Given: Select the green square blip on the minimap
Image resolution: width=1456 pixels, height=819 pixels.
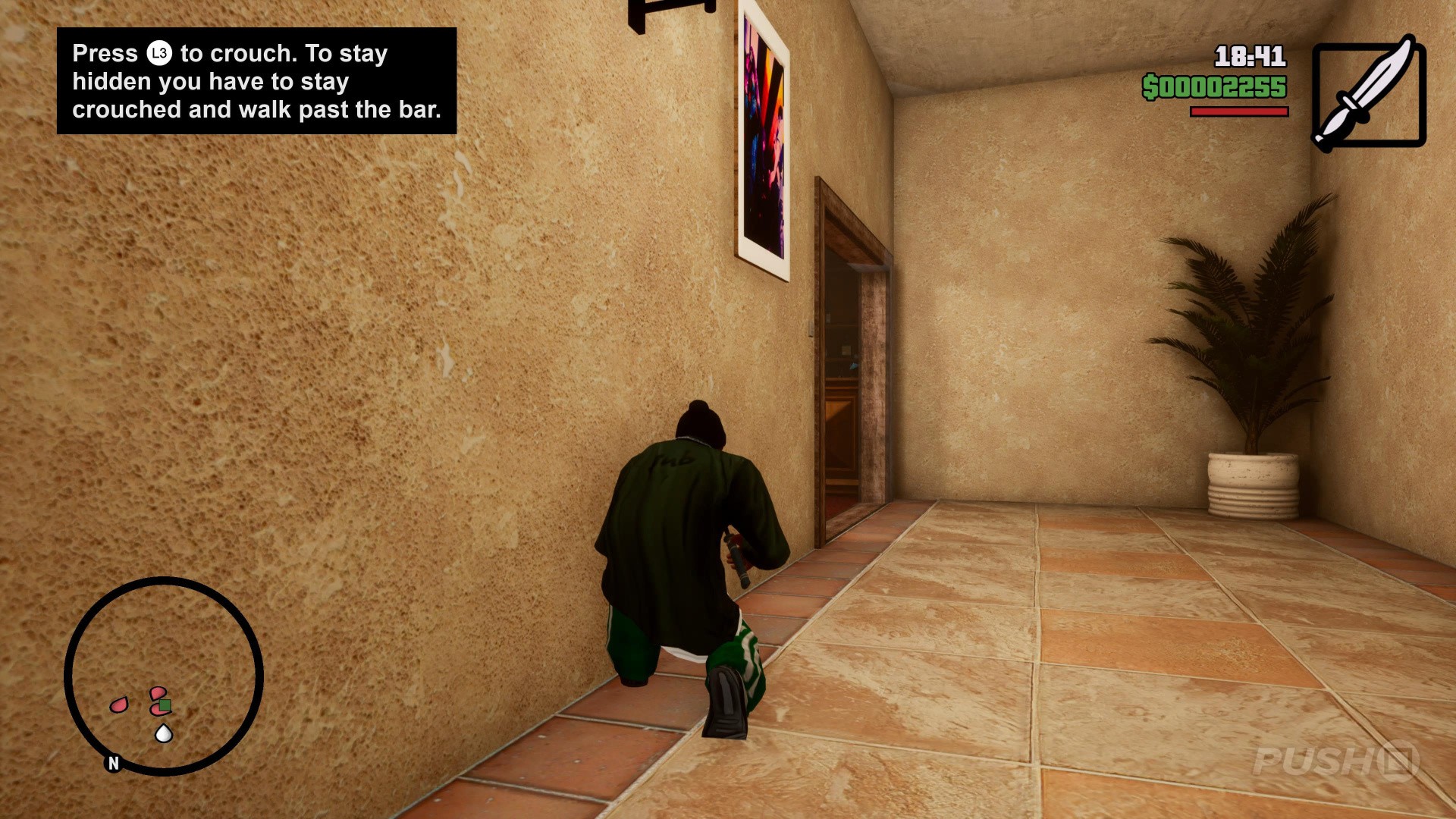Looking at the screenshot, I should coord(164,704).
